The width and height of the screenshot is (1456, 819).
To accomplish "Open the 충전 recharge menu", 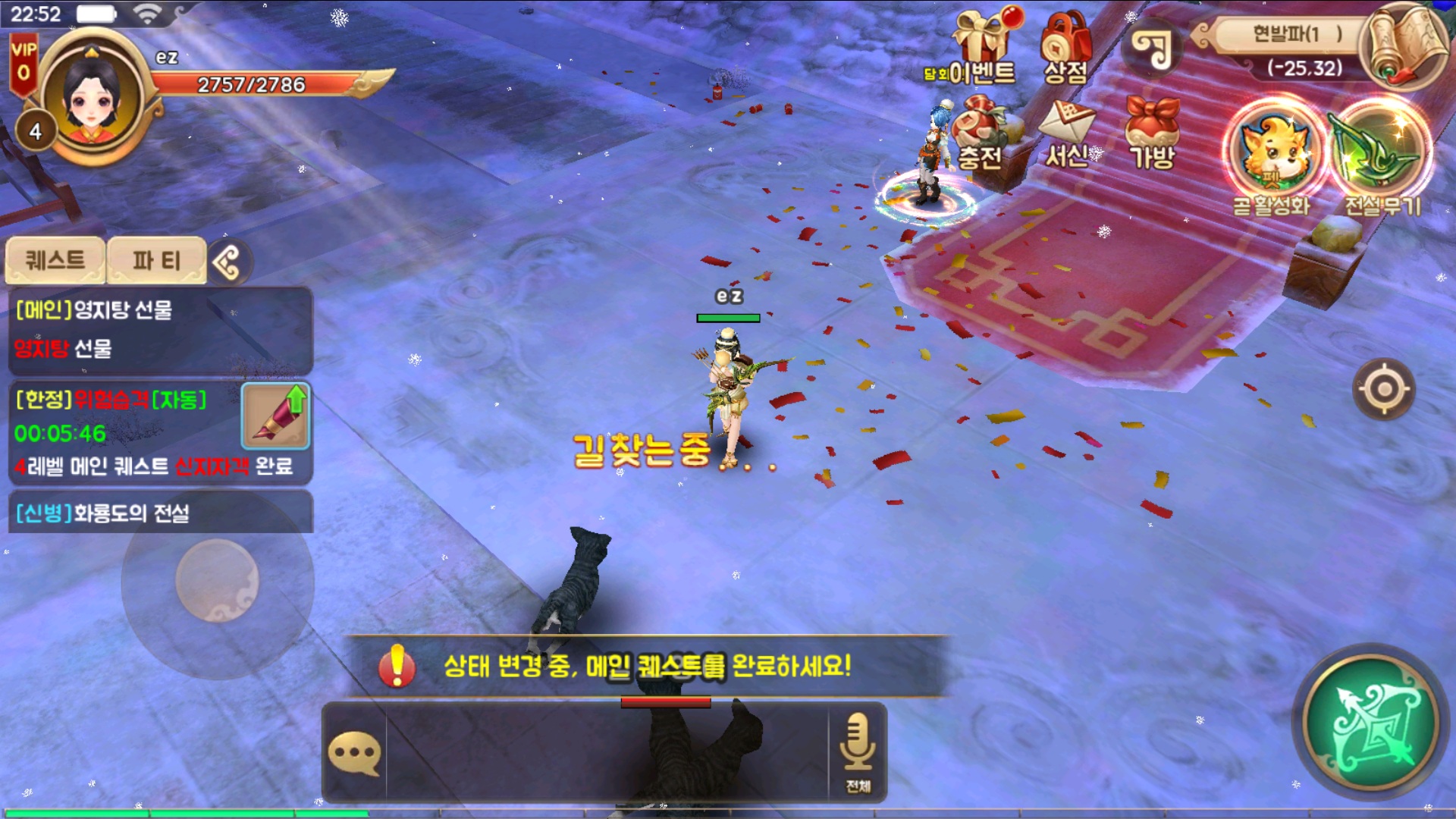I will click(x=981, y=133).
